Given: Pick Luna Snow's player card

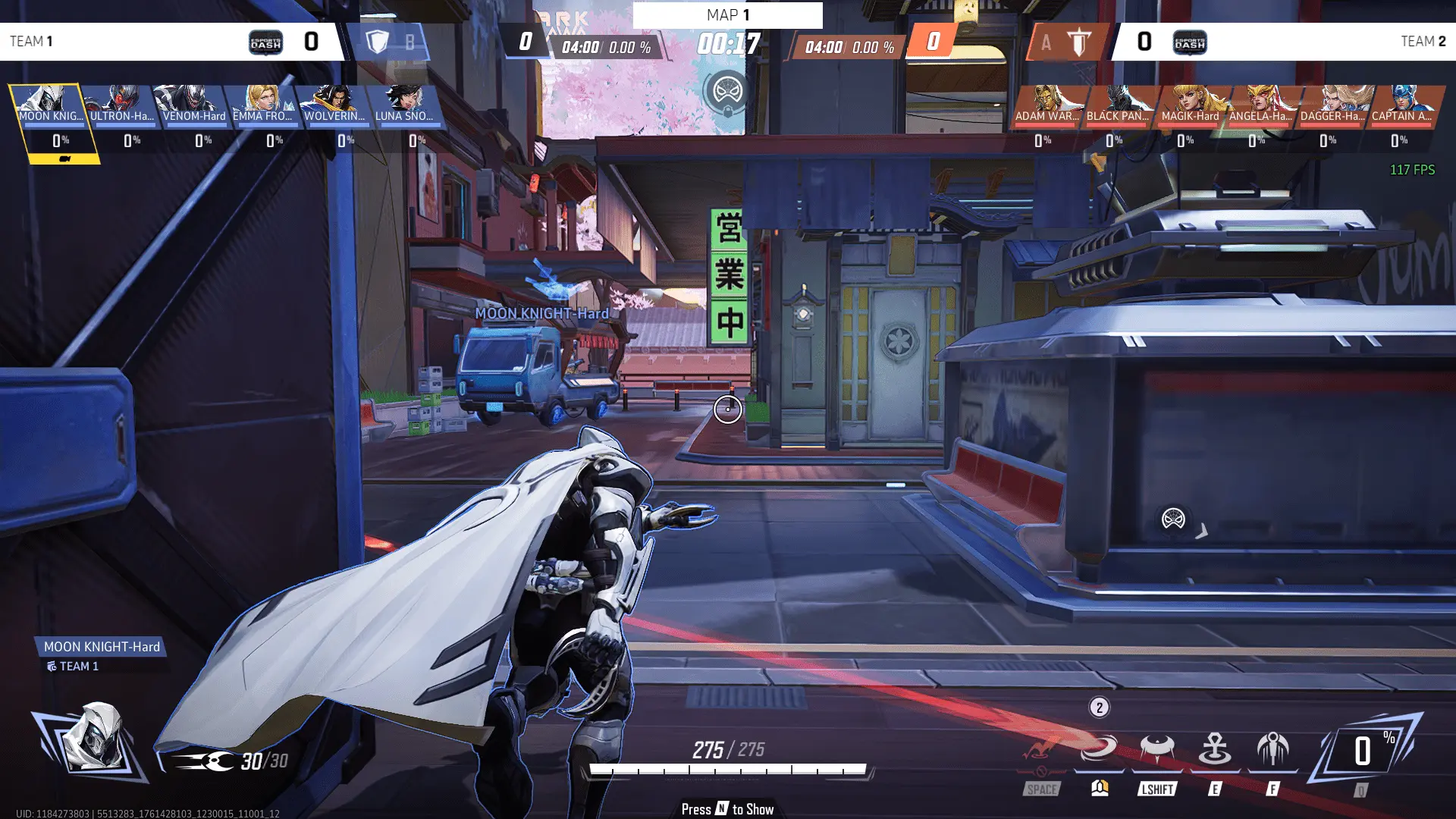Looking at the screenshot, I should pyautogui.click(x=406, y=106).
